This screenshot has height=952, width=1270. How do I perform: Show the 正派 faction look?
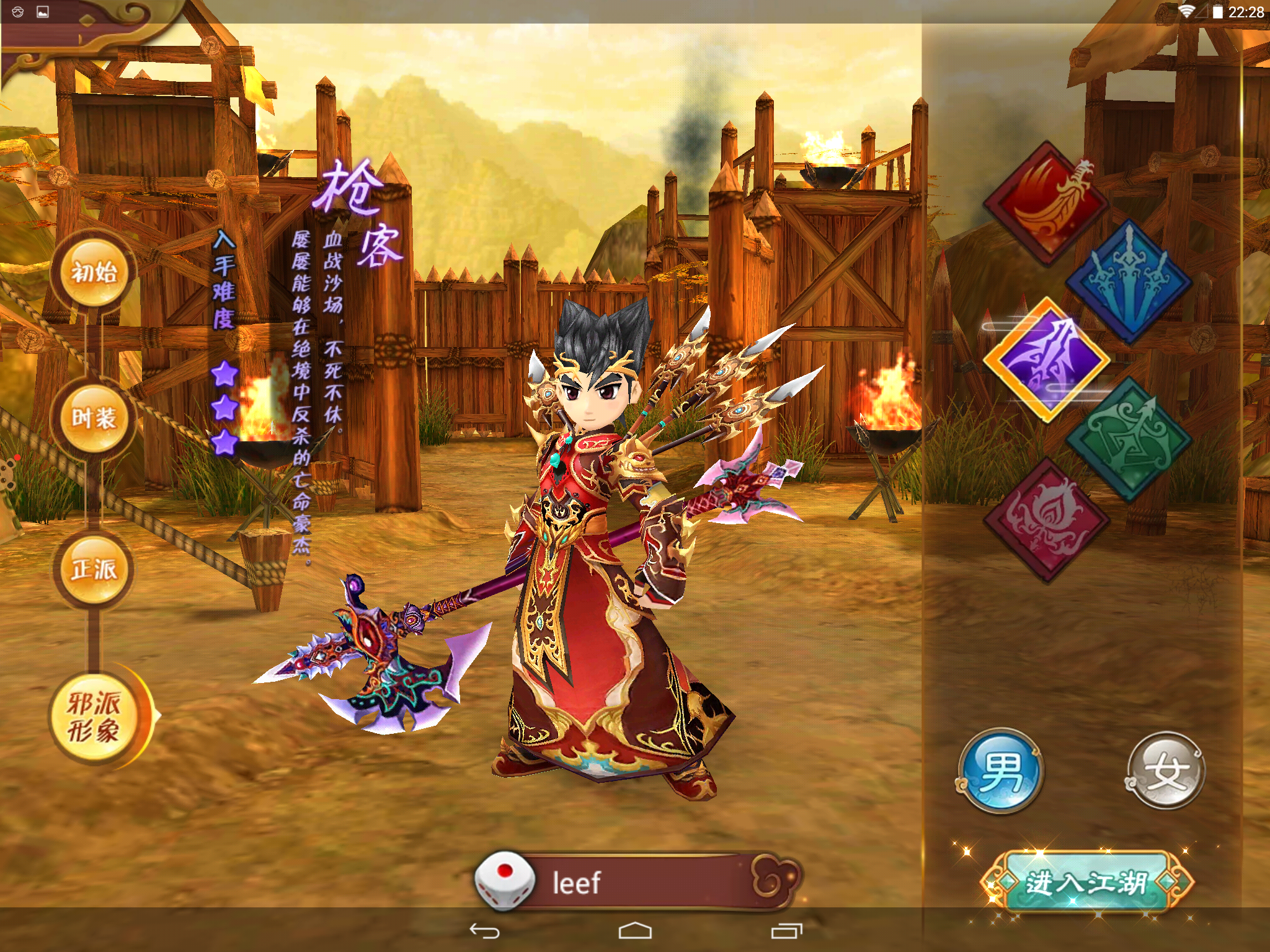click(94, 569)
